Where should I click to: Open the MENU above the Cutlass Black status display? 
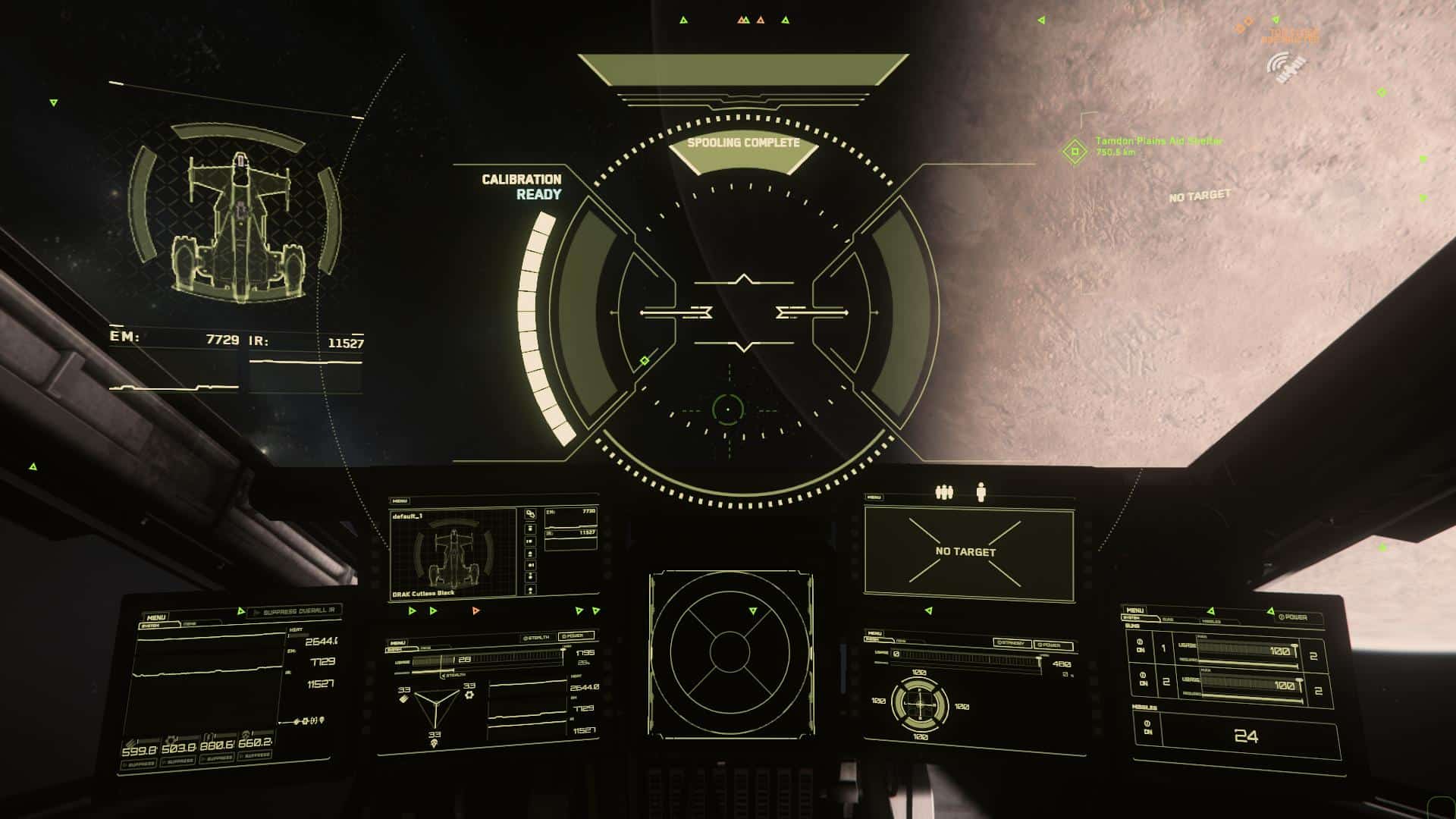pyautogui.click(x=400, y=501)
